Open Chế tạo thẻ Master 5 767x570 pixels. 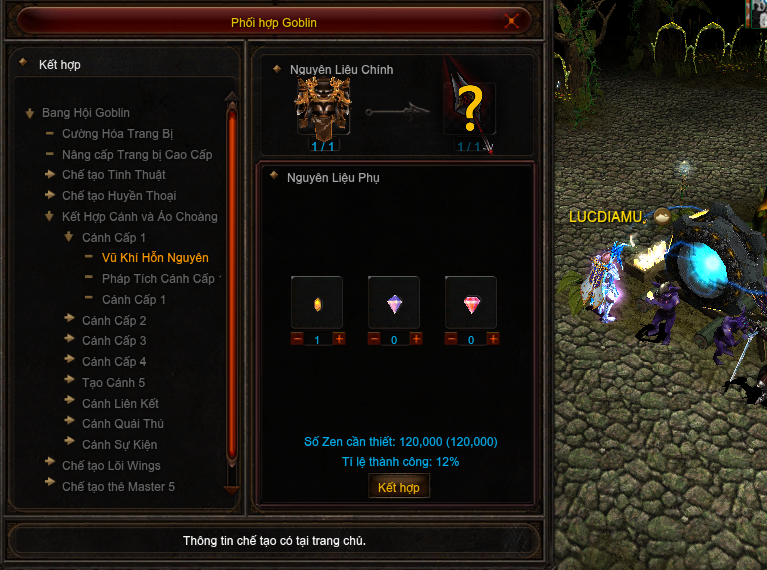coord(118,487)
